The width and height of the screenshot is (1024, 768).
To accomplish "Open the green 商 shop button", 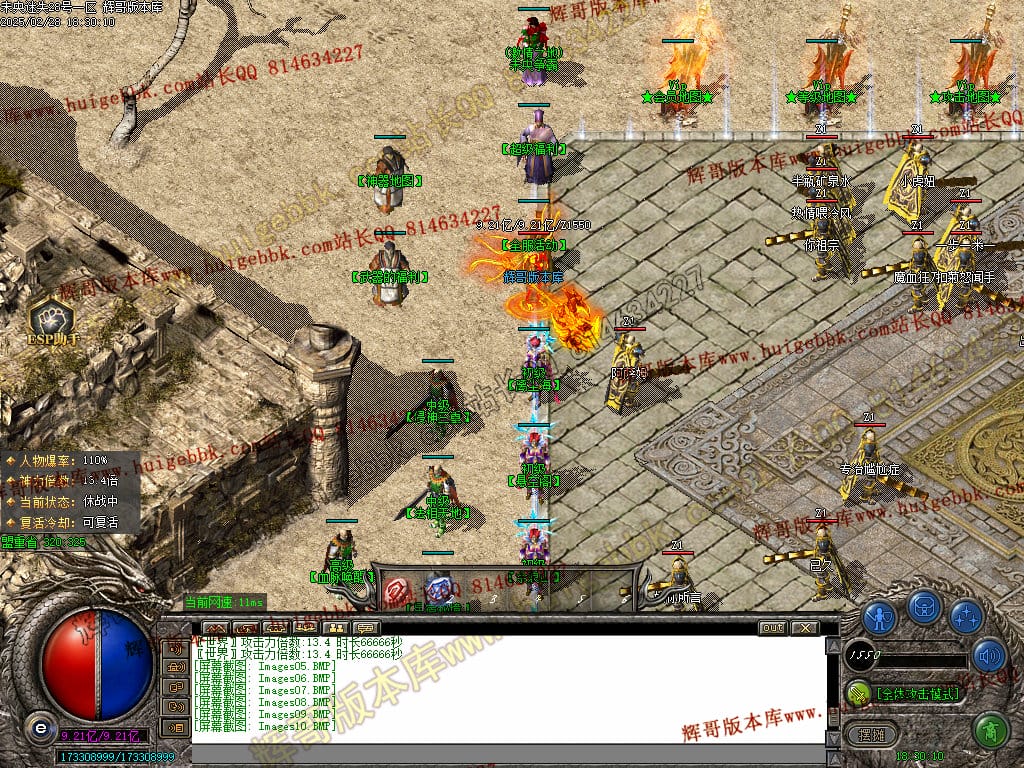I will (x=989, y=730).
